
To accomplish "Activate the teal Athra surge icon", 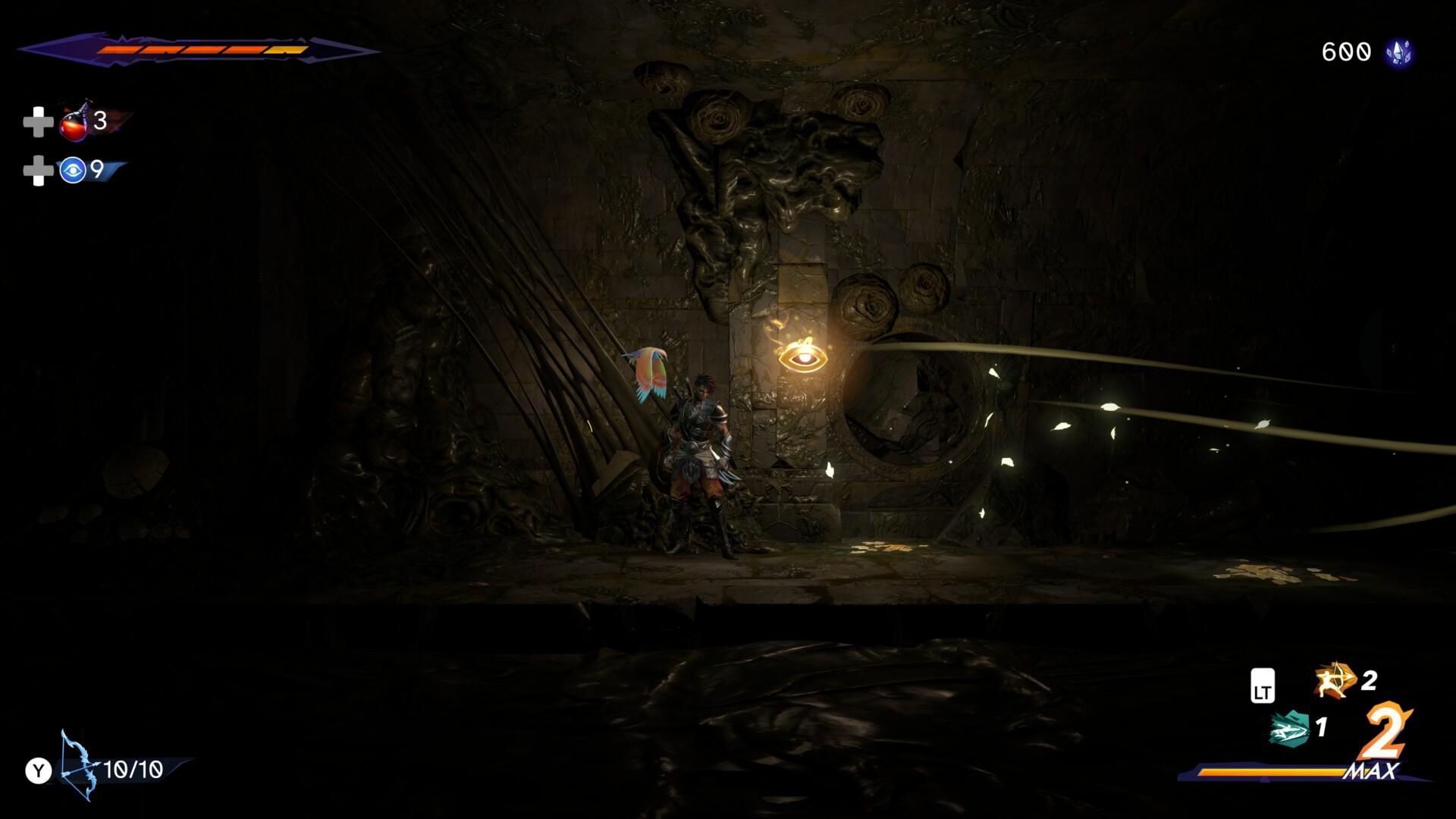I will pyautogui.click(x=1289, y=729).
